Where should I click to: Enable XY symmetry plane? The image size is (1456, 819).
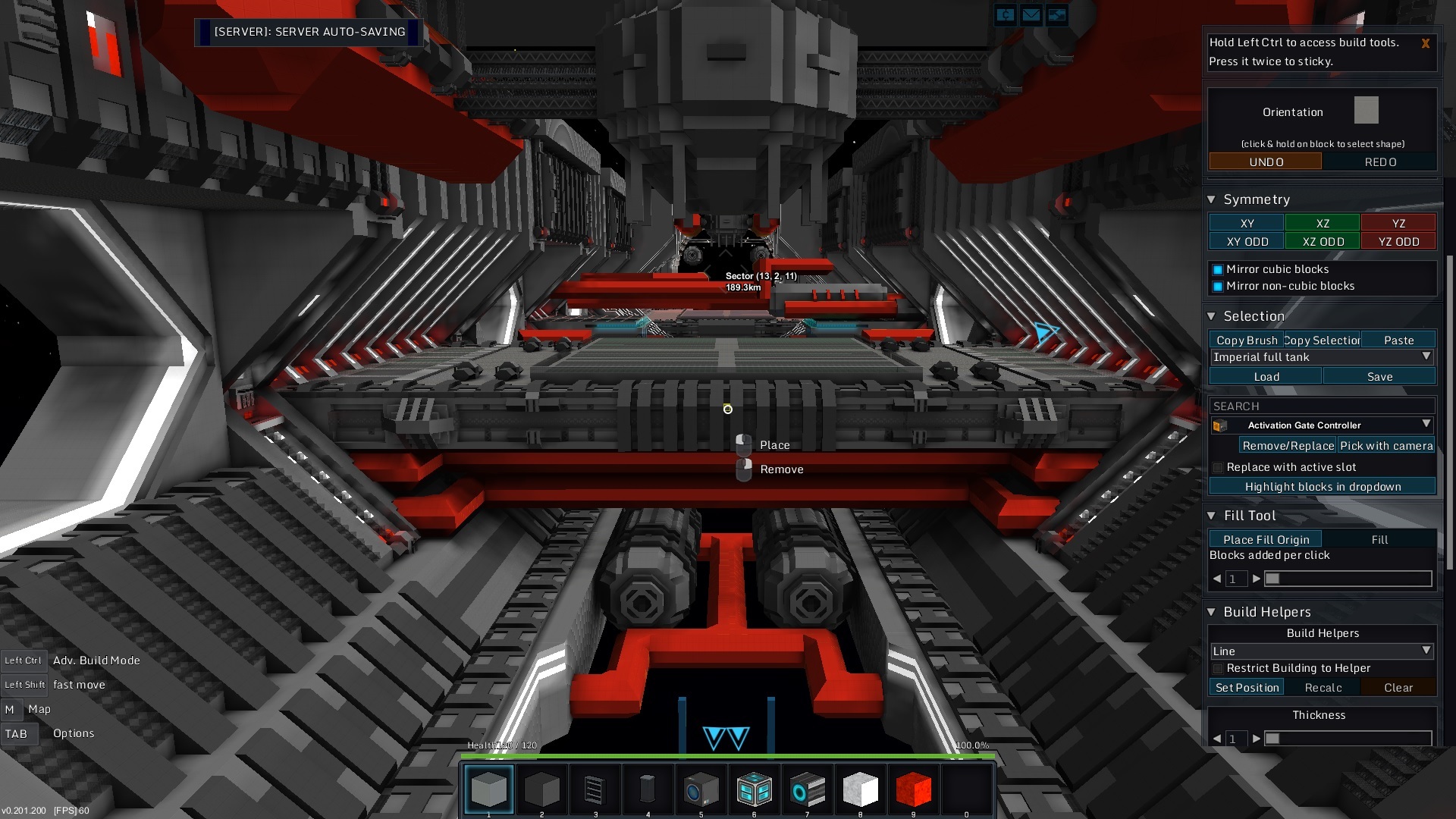1246,223
